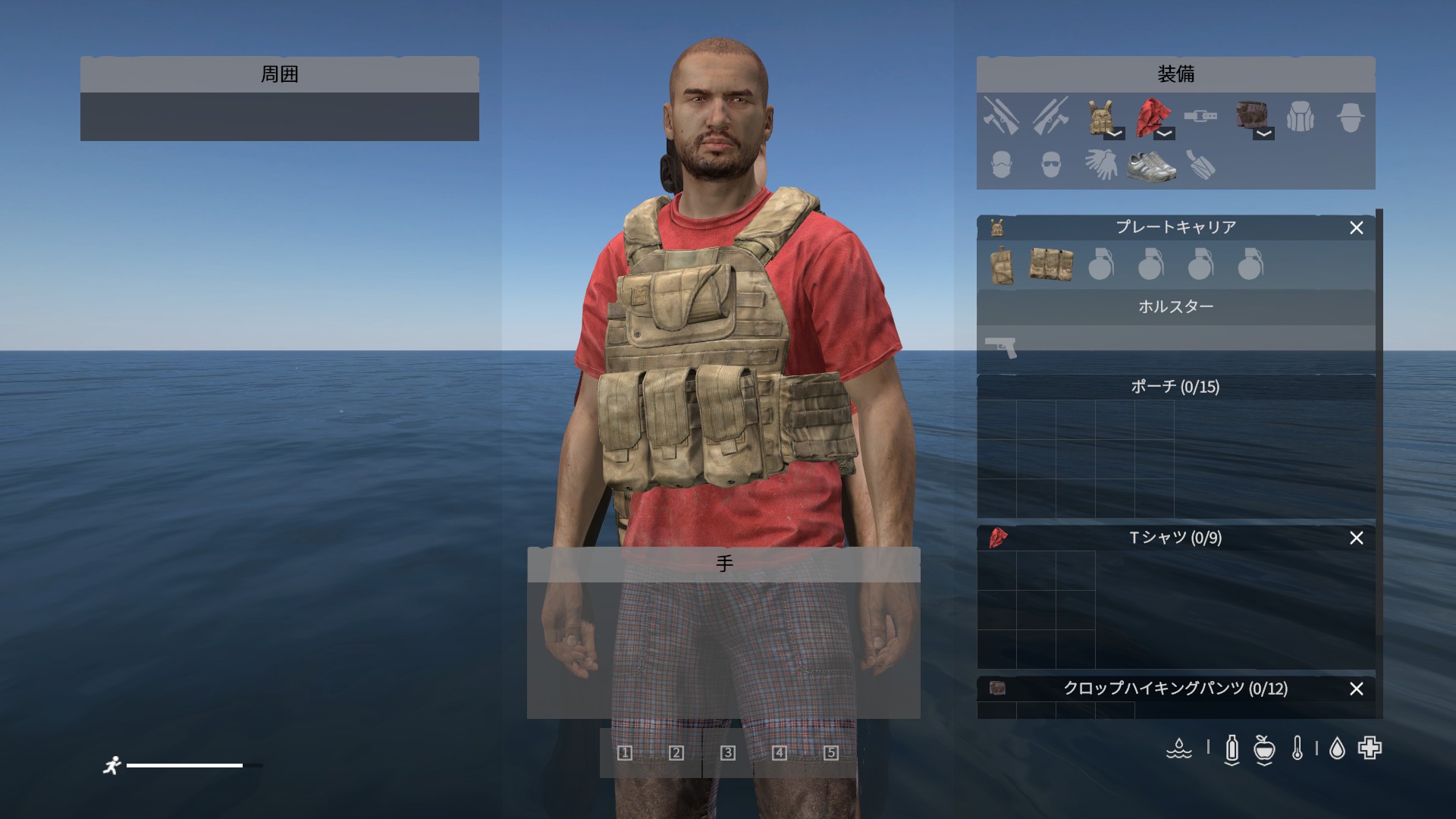Select hotbar slot number 5
The image size is (1456, 819).
click(x=831, y=752)
